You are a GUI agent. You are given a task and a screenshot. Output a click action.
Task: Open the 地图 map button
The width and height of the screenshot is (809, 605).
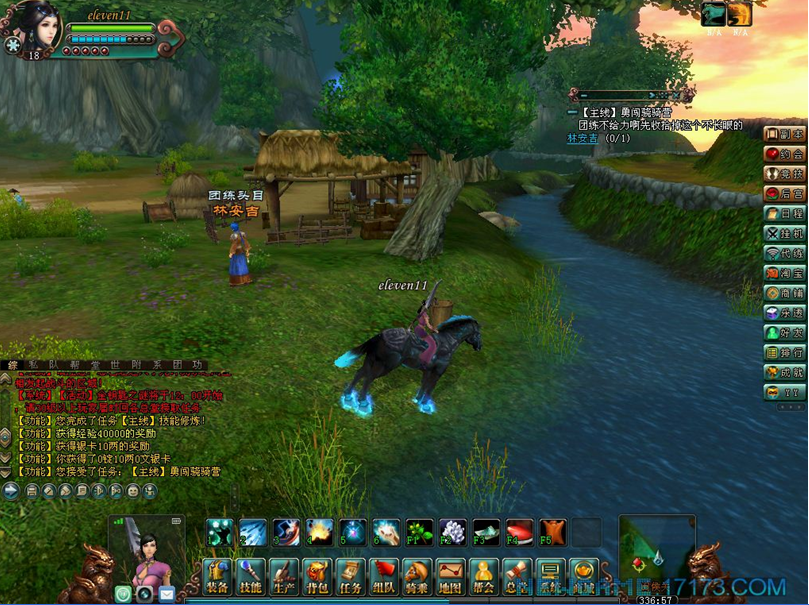[450, 575]
